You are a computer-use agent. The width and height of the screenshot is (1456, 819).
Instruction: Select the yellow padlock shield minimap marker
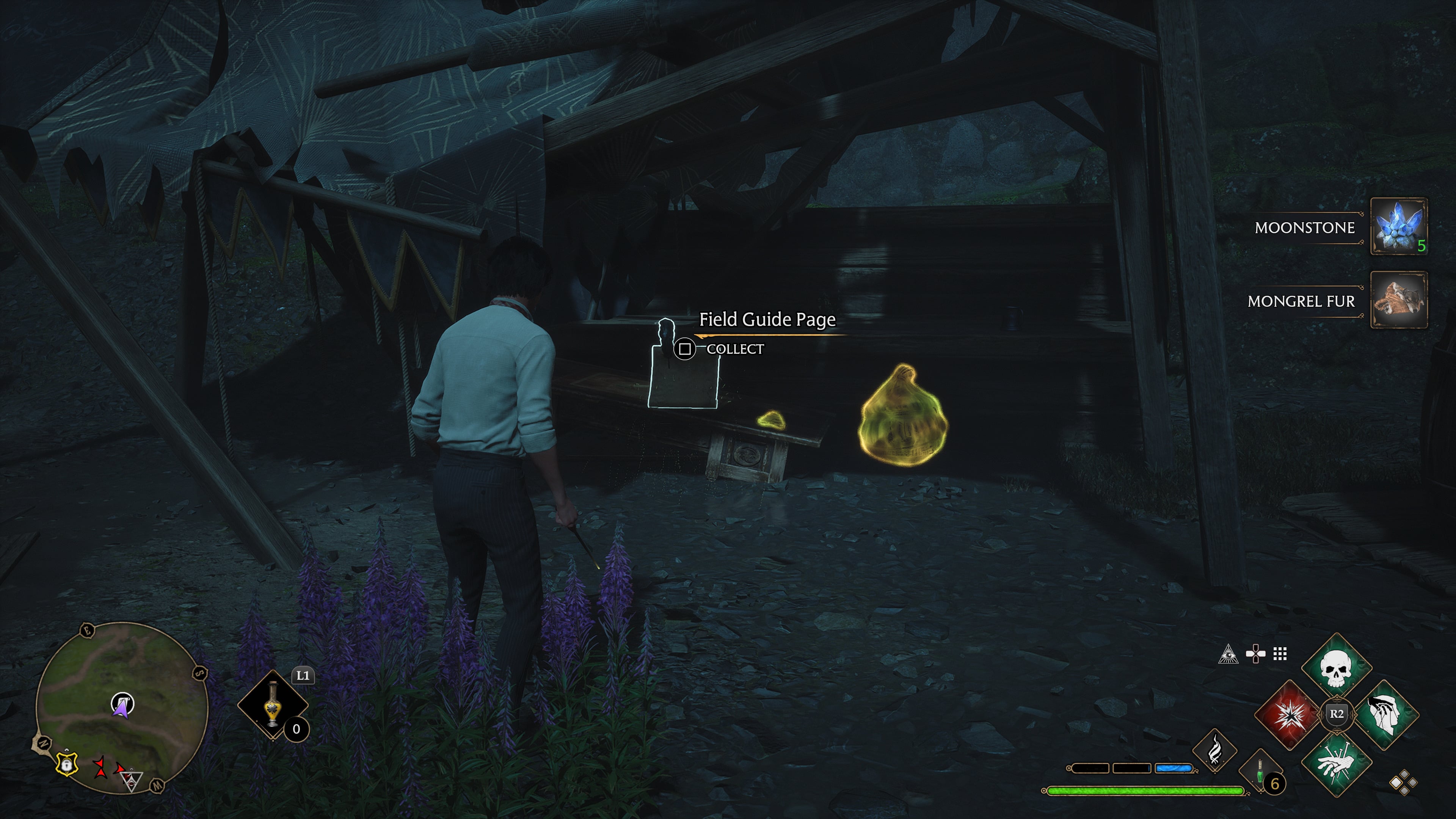[x=67, y=764]
